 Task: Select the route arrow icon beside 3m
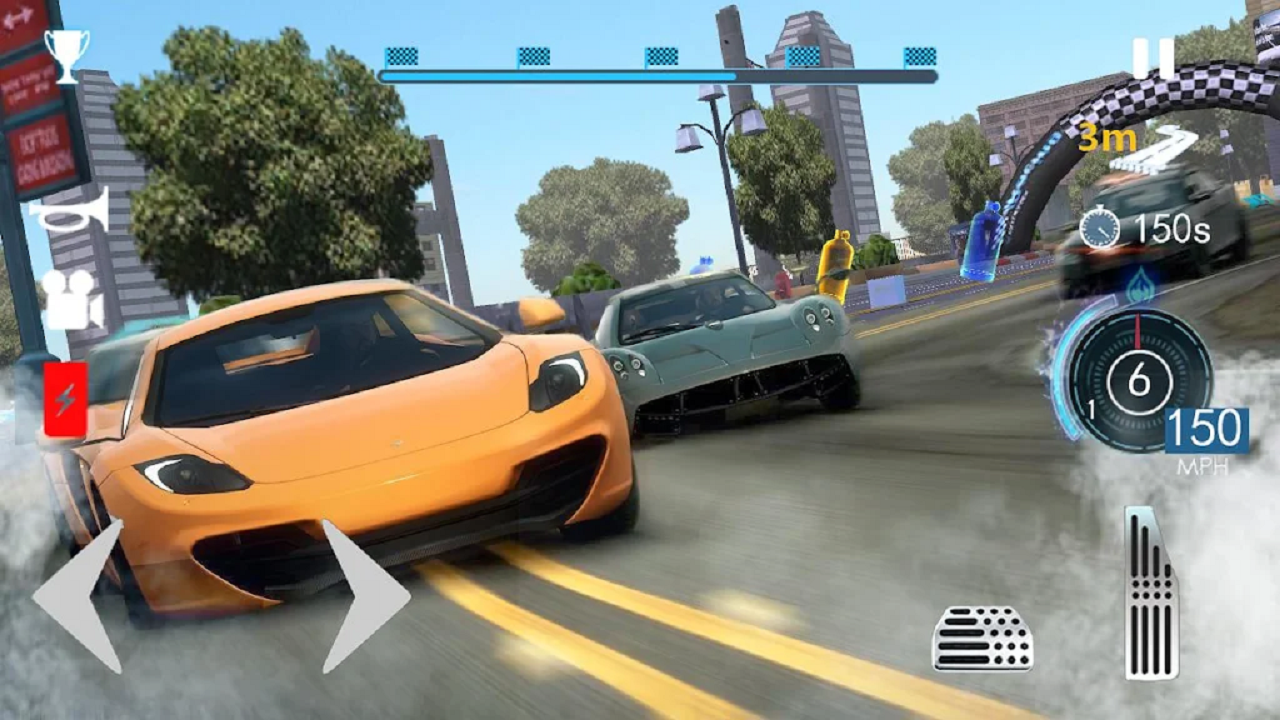[x=1170, y=145]
